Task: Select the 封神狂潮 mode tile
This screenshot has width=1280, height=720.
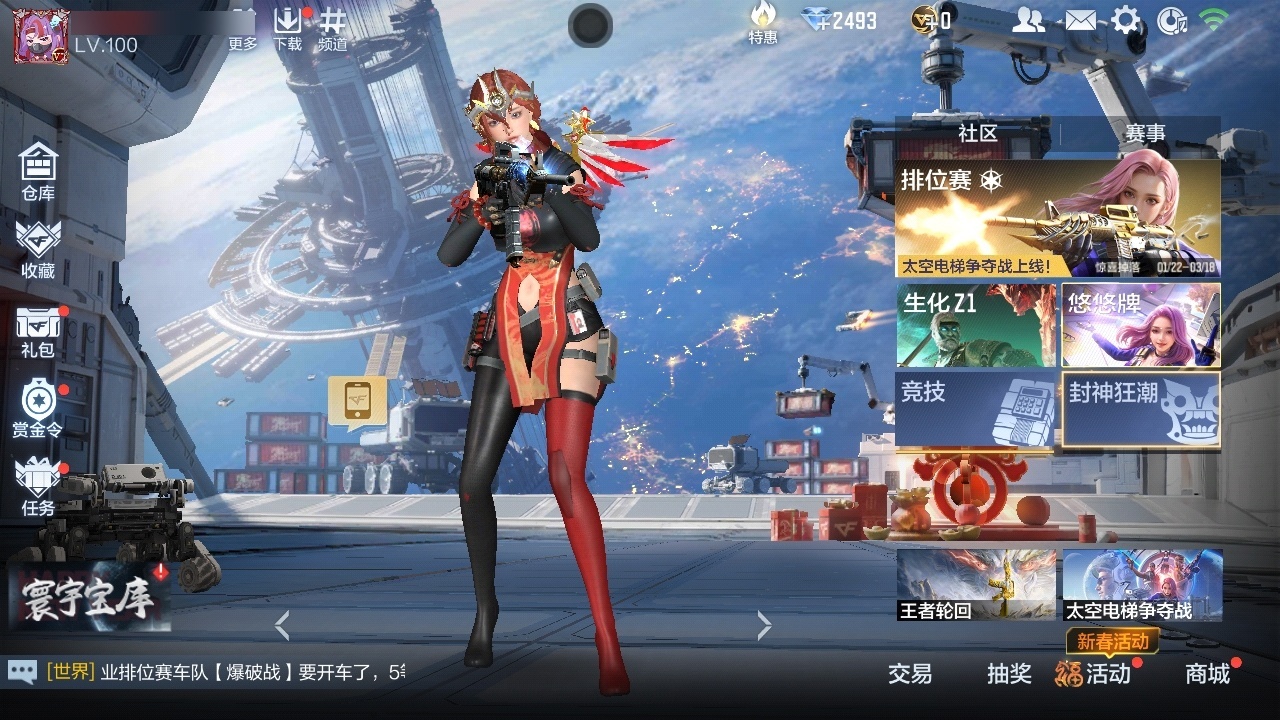Action: 1141,408
